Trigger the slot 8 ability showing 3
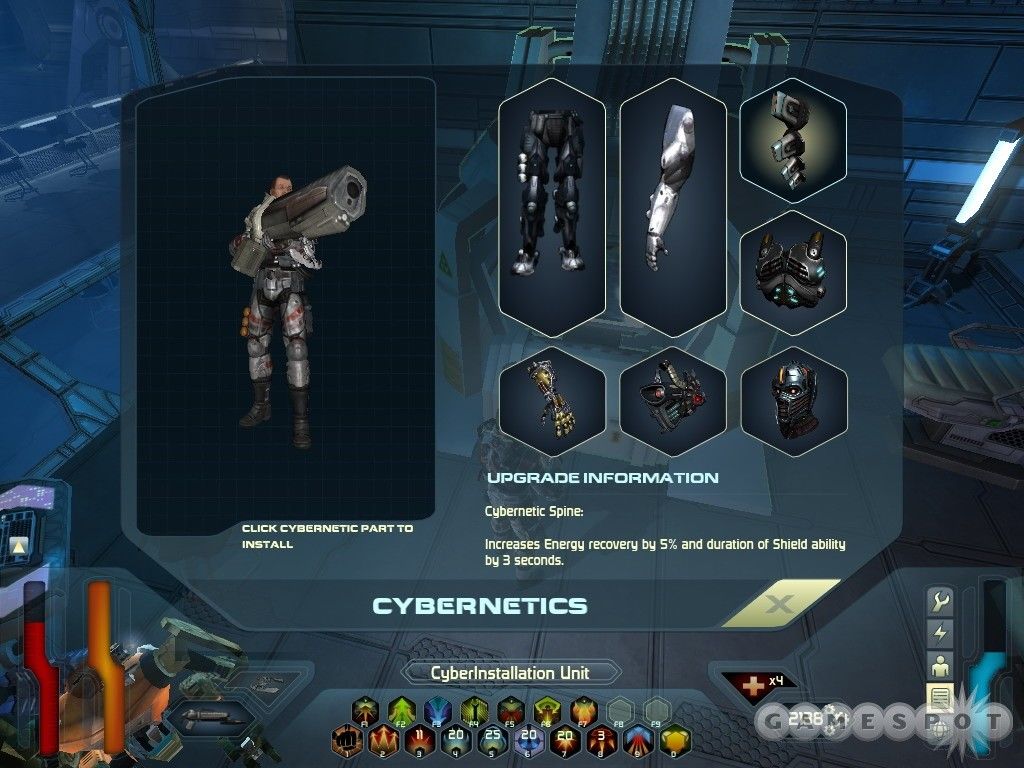Screen dimensions: 1024x768 602,742
